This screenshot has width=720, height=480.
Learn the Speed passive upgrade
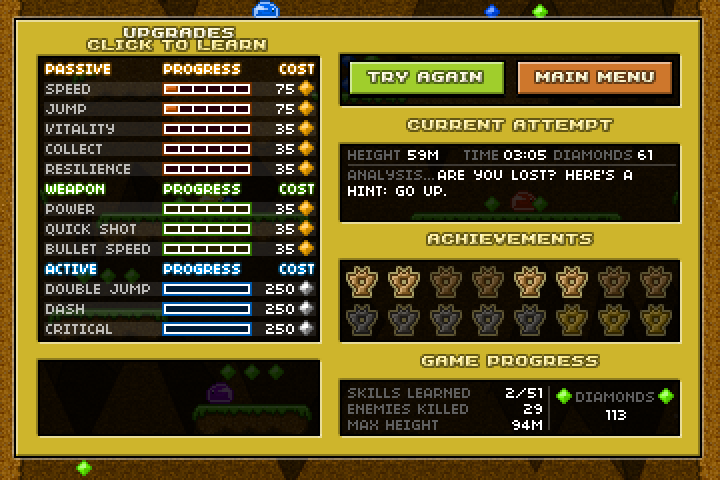180,89
